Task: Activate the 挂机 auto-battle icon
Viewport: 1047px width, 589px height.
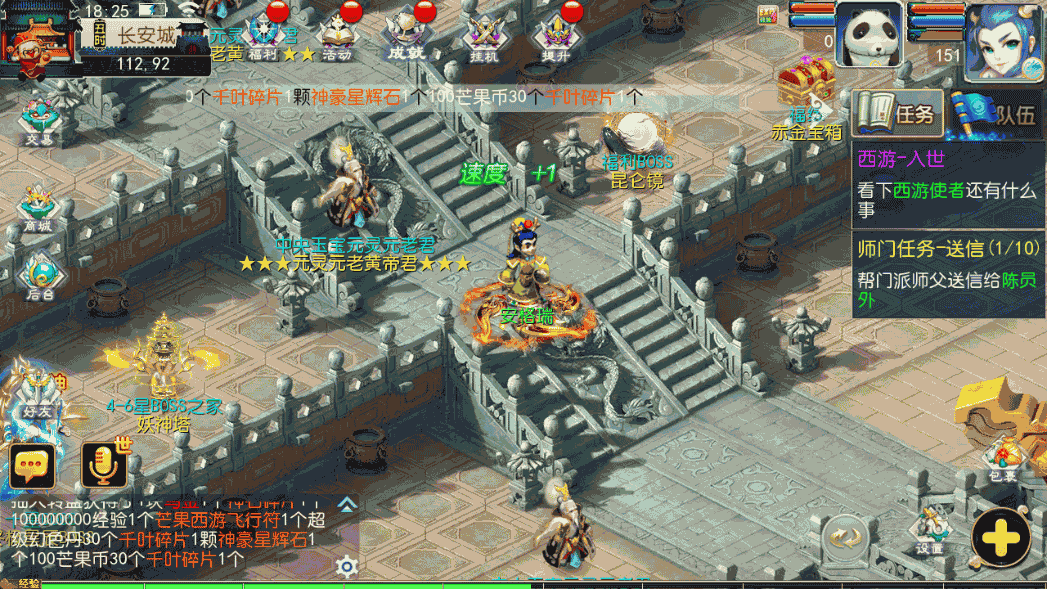Action: [x=484, y=35]
